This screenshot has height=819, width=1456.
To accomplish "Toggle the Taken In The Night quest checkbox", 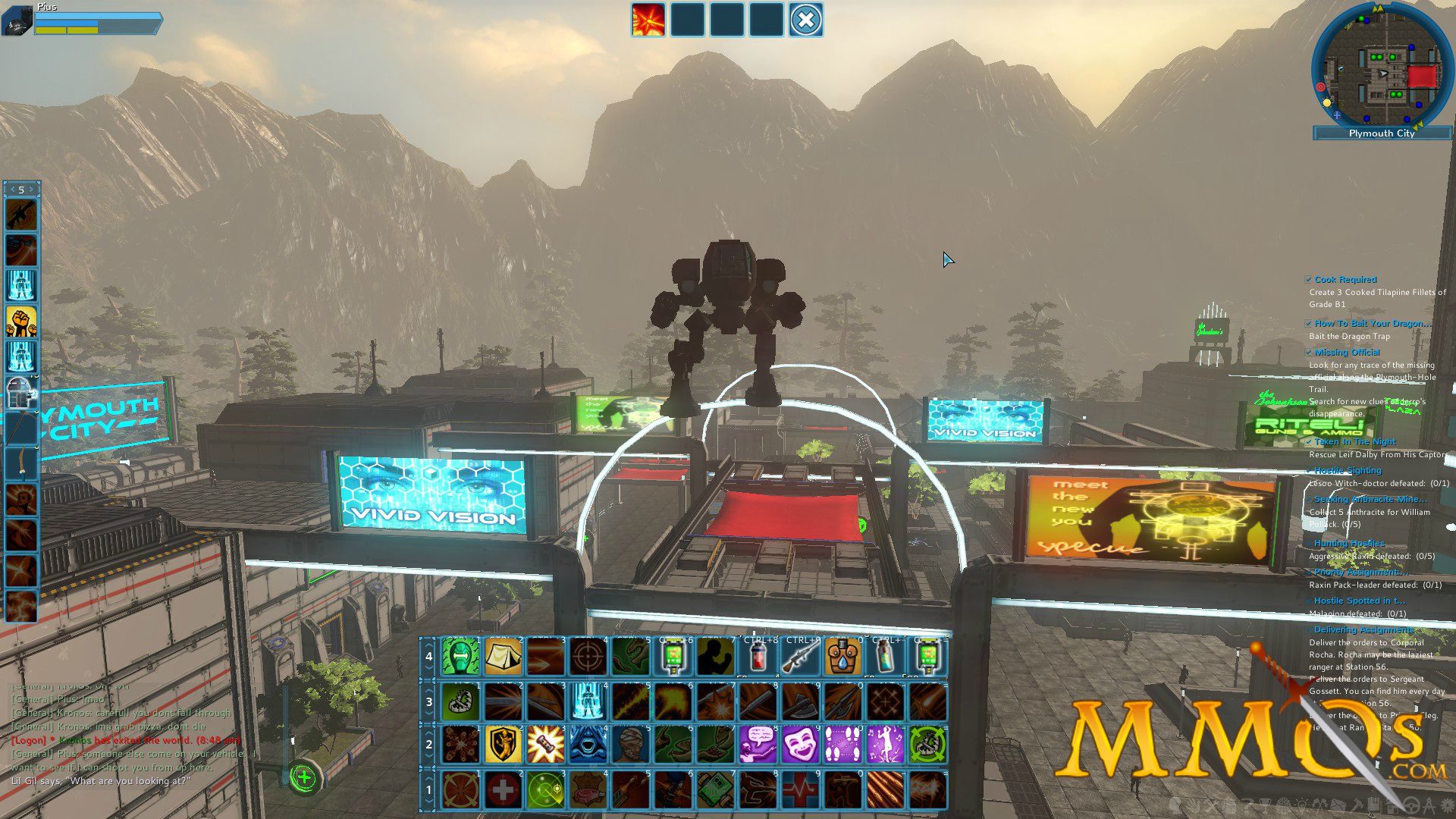I will [x=1310, y=441].
